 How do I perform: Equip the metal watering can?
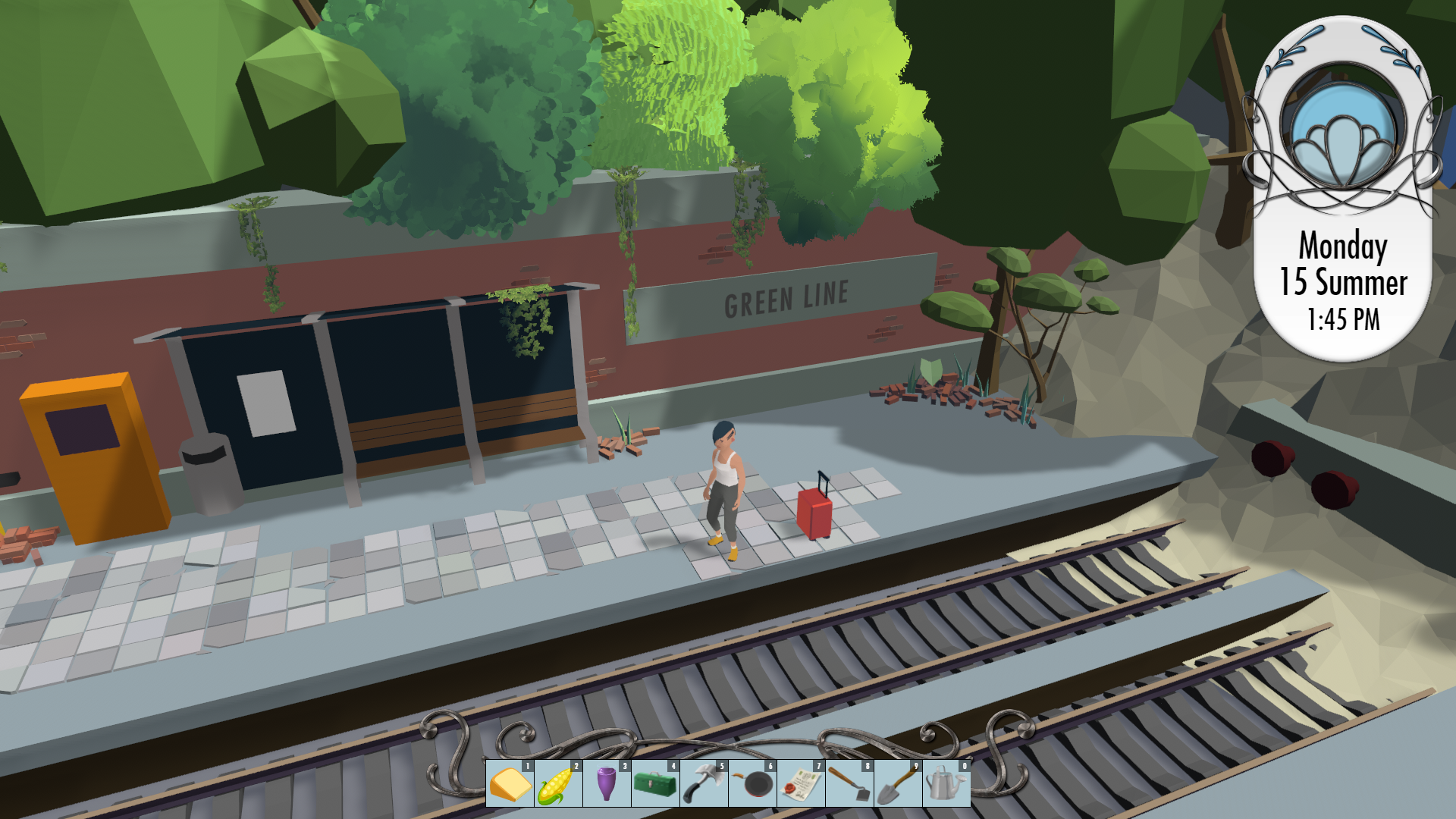tap(946, 783)
